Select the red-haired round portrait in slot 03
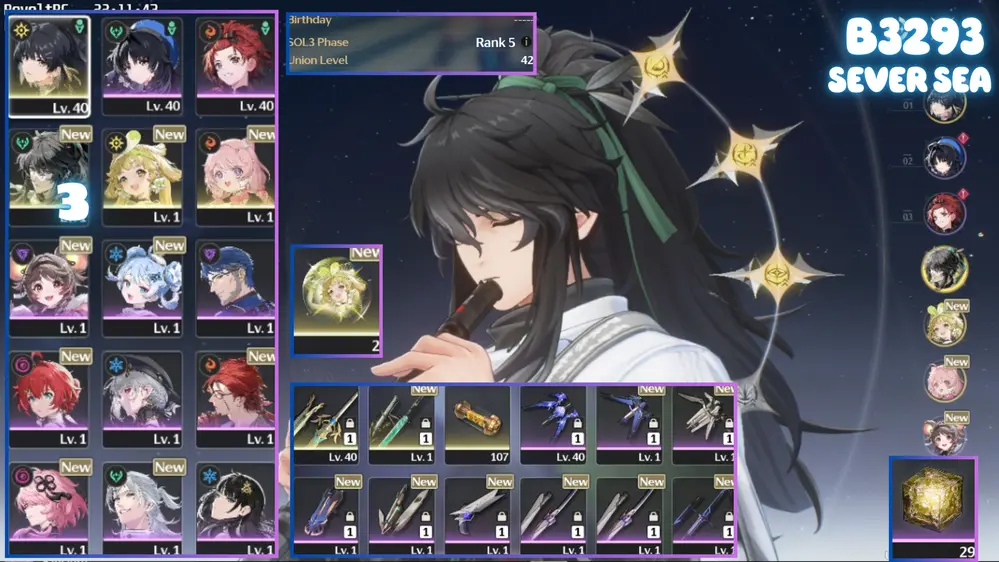The width and height of the screenshot is (999, 562). tap(944, 213)
